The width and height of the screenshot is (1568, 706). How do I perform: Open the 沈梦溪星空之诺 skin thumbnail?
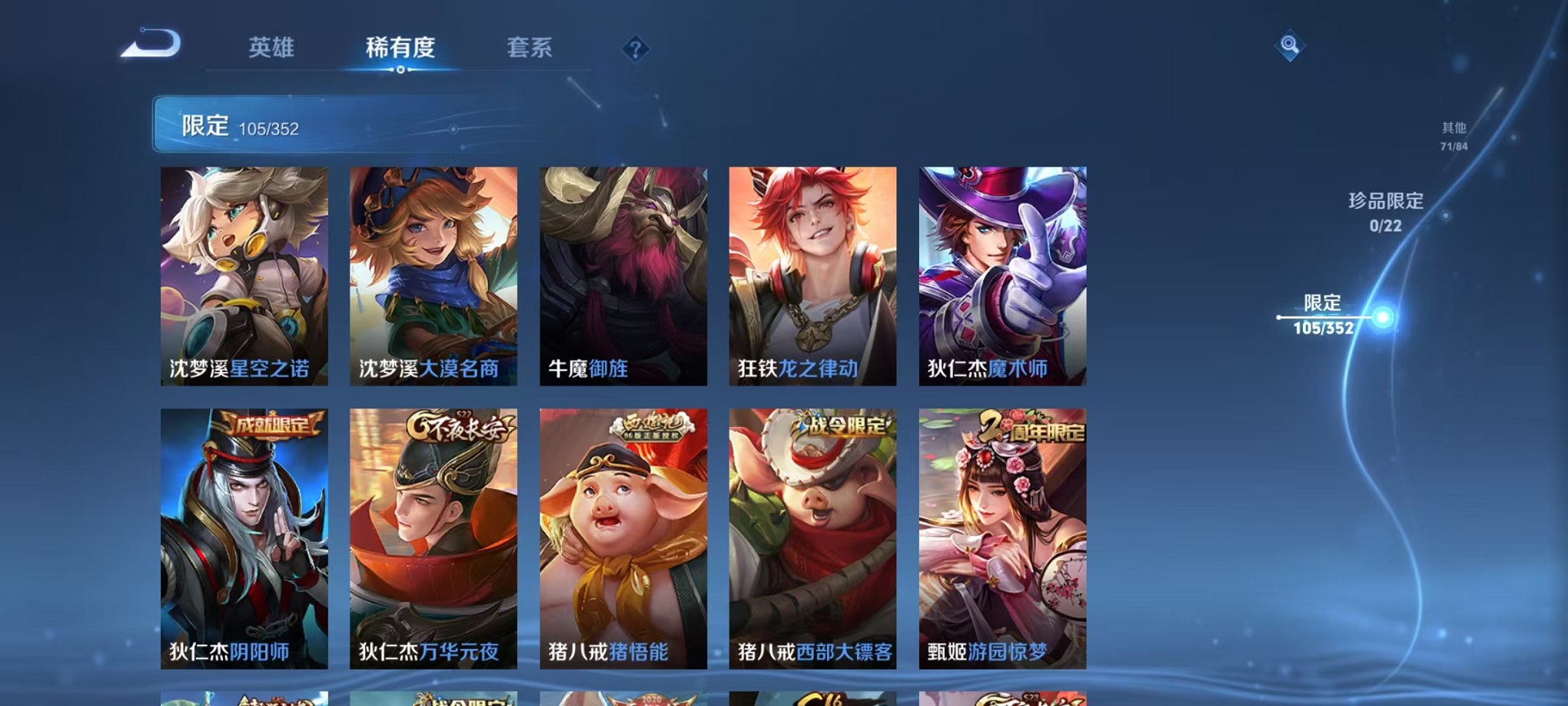pos(244,277)
